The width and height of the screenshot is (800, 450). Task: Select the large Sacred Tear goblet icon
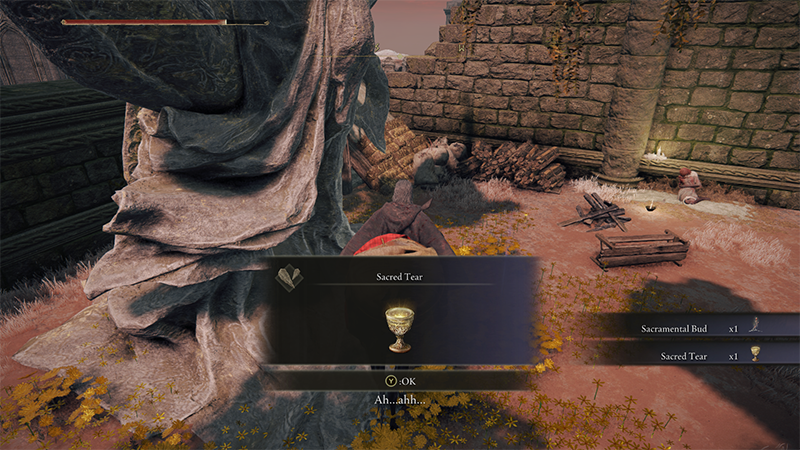[400, 328]
